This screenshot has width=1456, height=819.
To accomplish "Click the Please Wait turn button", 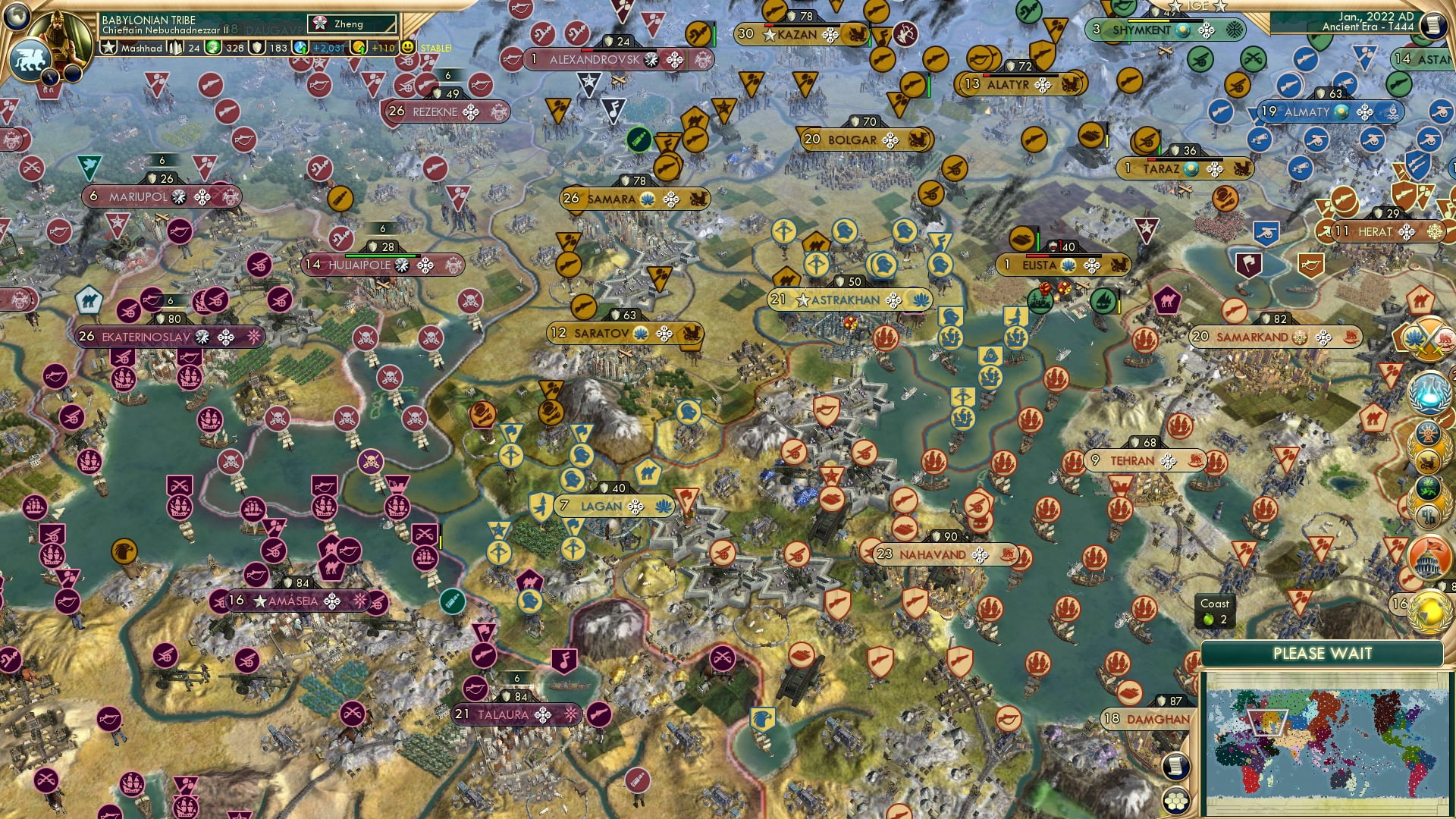I will 1322,654.
